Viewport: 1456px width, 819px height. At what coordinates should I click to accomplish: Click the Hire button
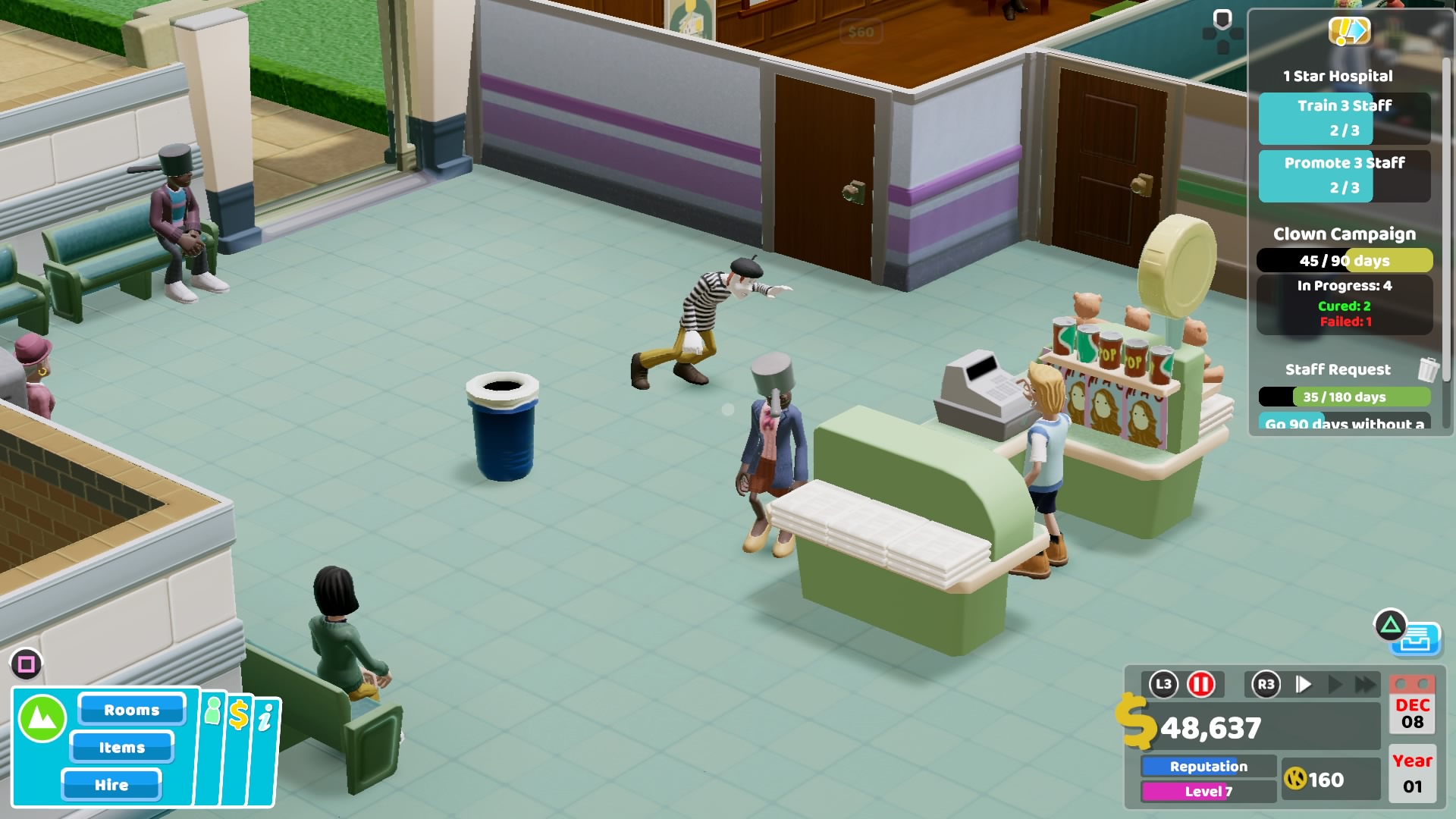(x=112, y=786)
